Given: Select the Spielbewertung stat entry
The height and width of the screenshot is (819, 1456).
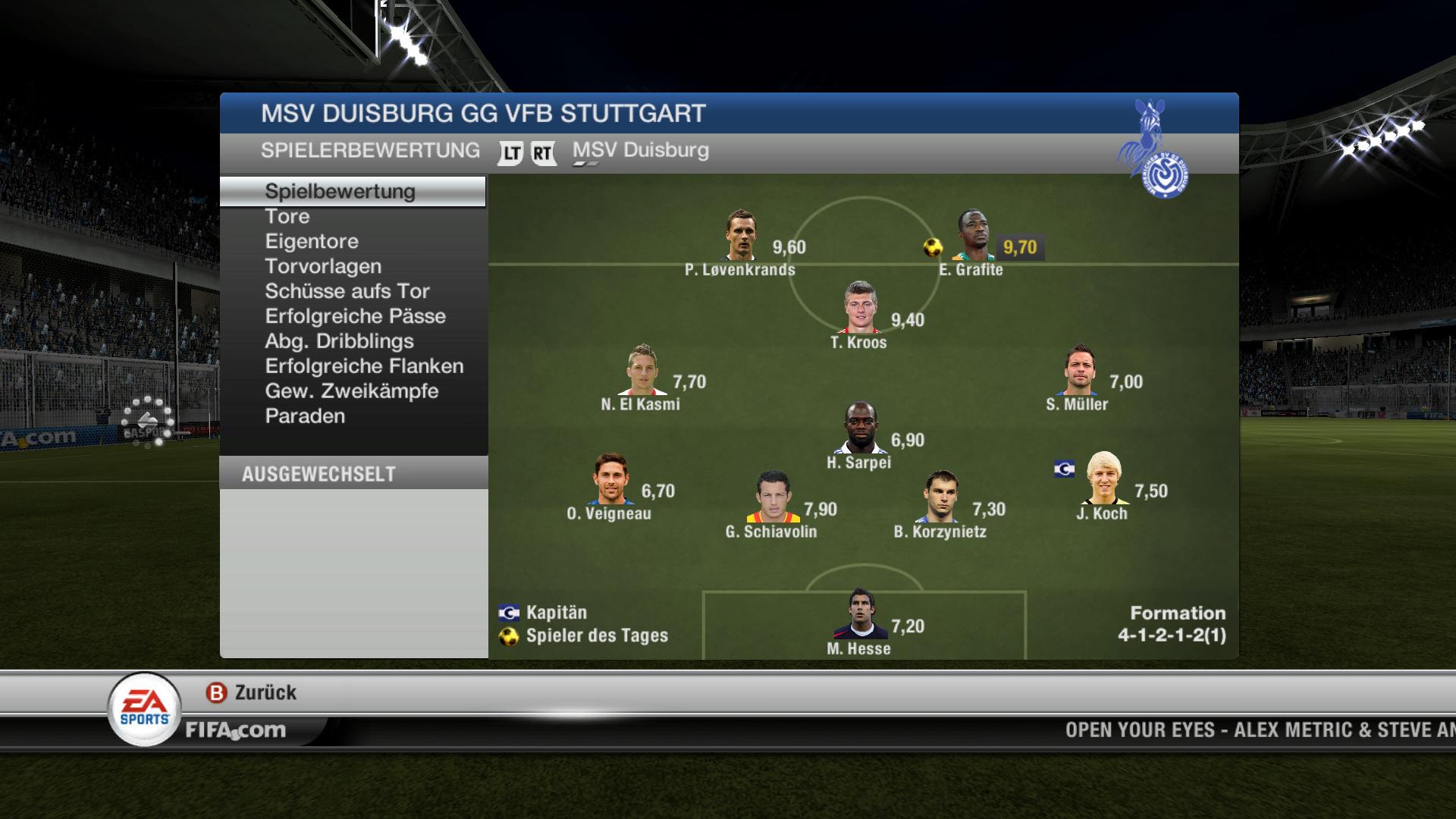Looking at the screenshot, I should [340, 192].
